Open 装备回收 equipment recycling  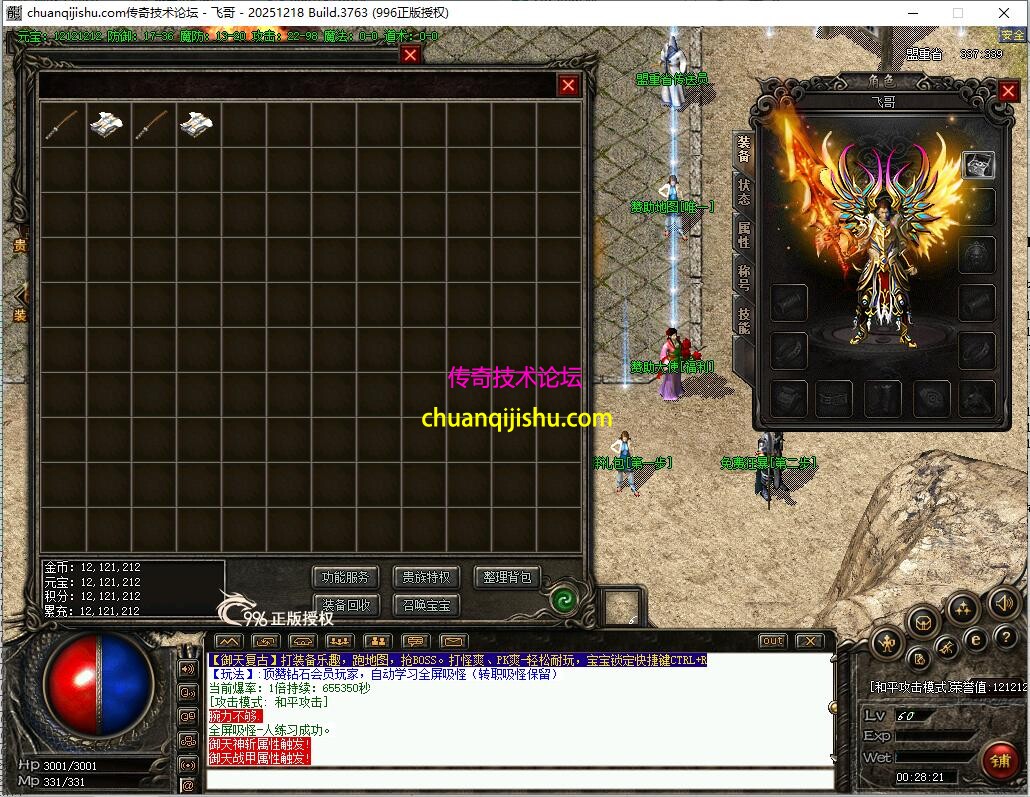tap(346, 605)
